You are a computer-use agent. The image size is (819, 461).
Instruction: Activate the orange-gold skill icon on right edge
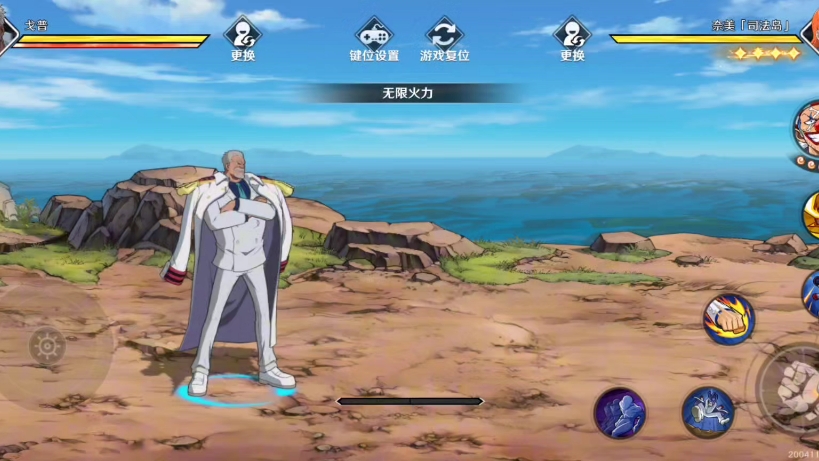click(810, 214)
